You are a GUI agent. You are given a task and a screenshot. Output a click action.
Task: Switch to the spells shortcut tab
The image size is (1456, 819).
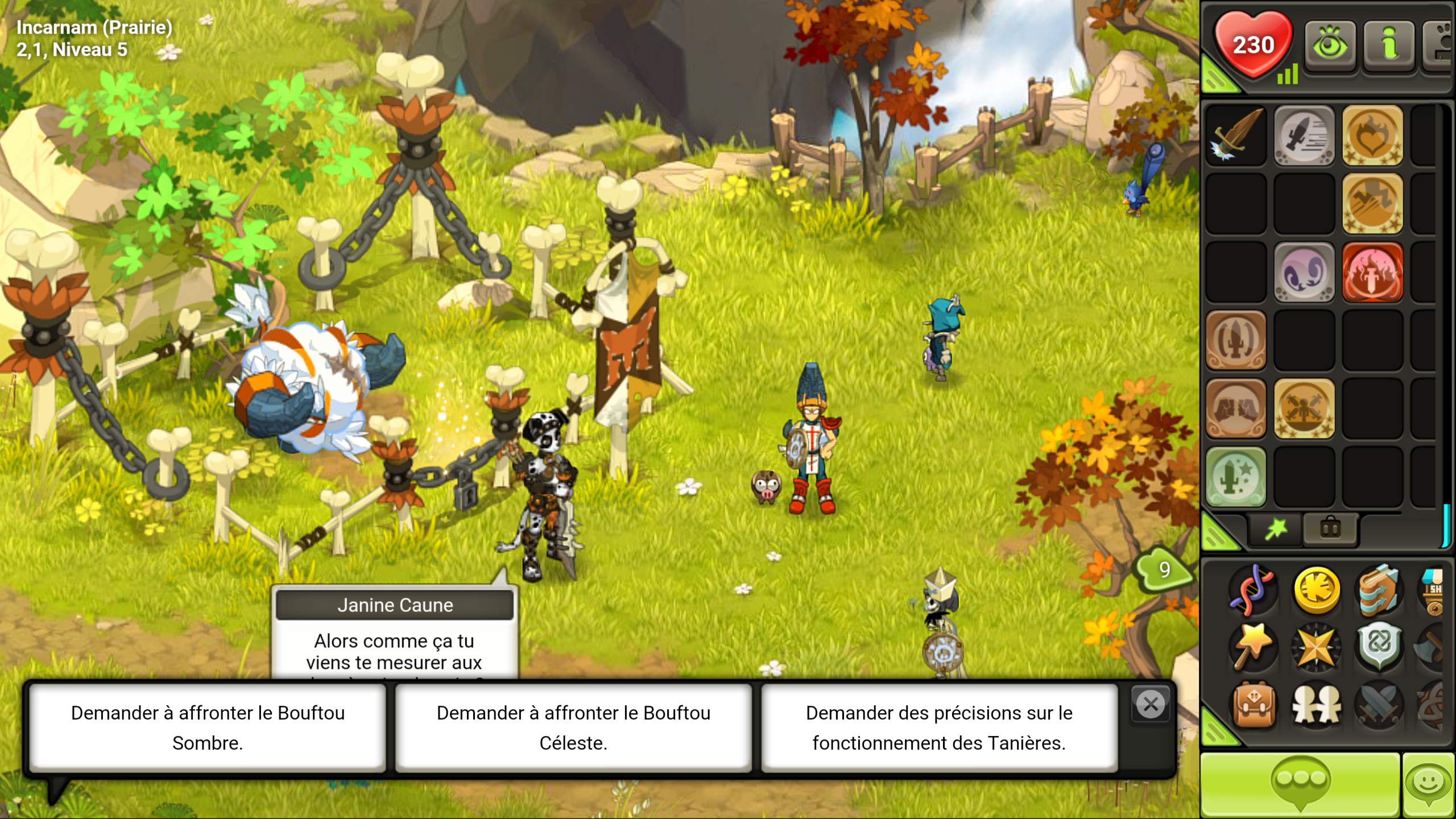pyautogui.click(x=1276, y=530)
